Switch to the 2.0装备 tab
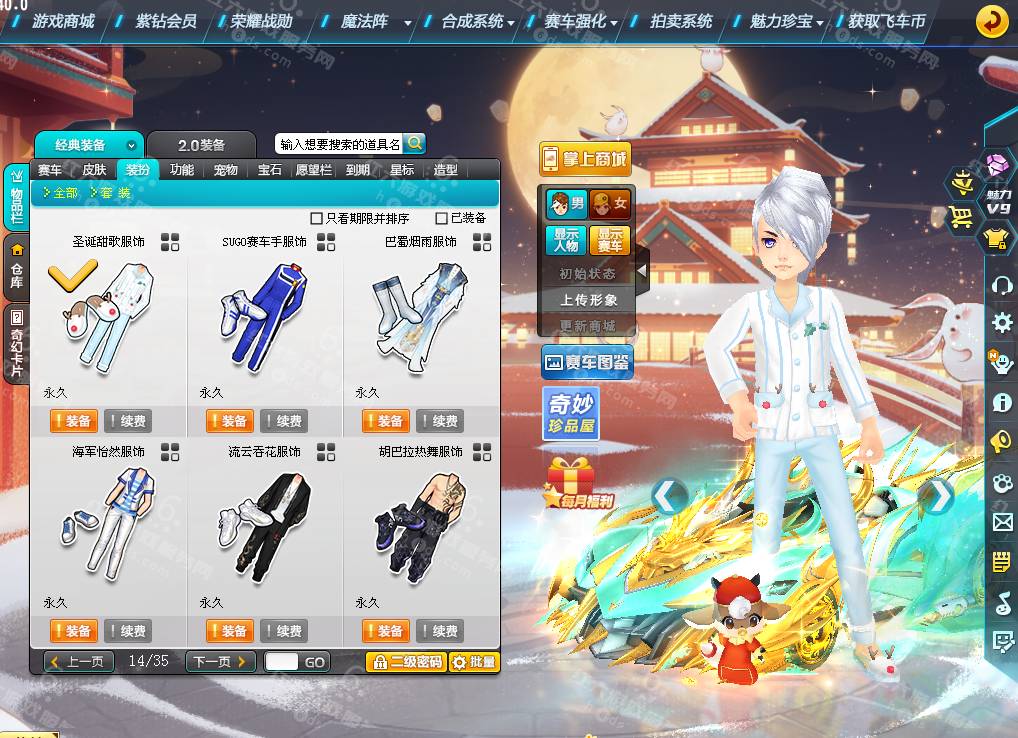The image size is (1018, 738). 201,145
